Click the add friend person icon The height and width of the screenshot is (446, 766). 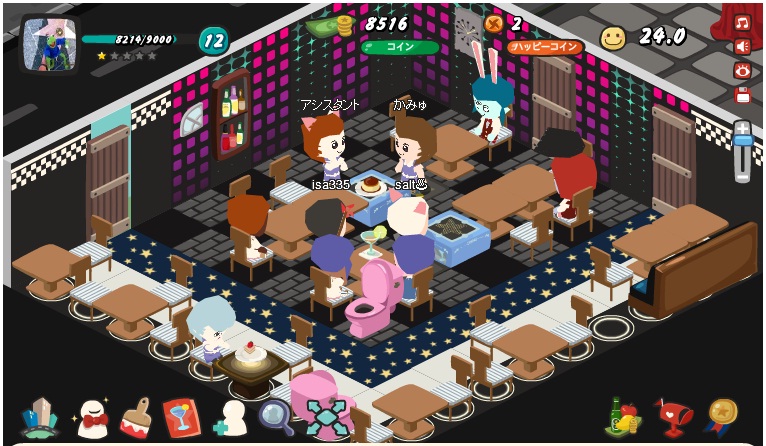(x=229, y=418)
